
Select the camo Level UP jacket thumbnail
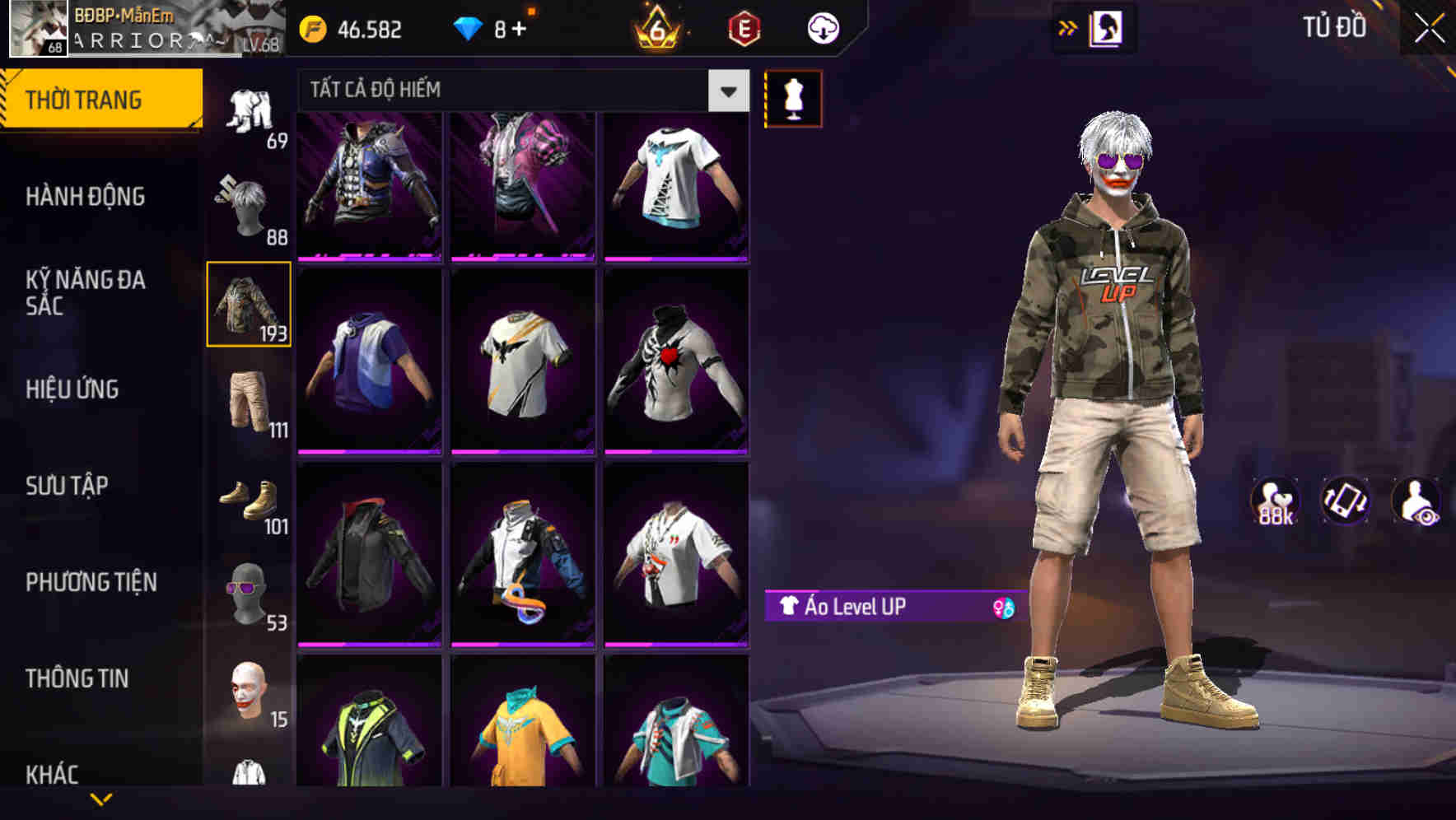click(249, 303)
